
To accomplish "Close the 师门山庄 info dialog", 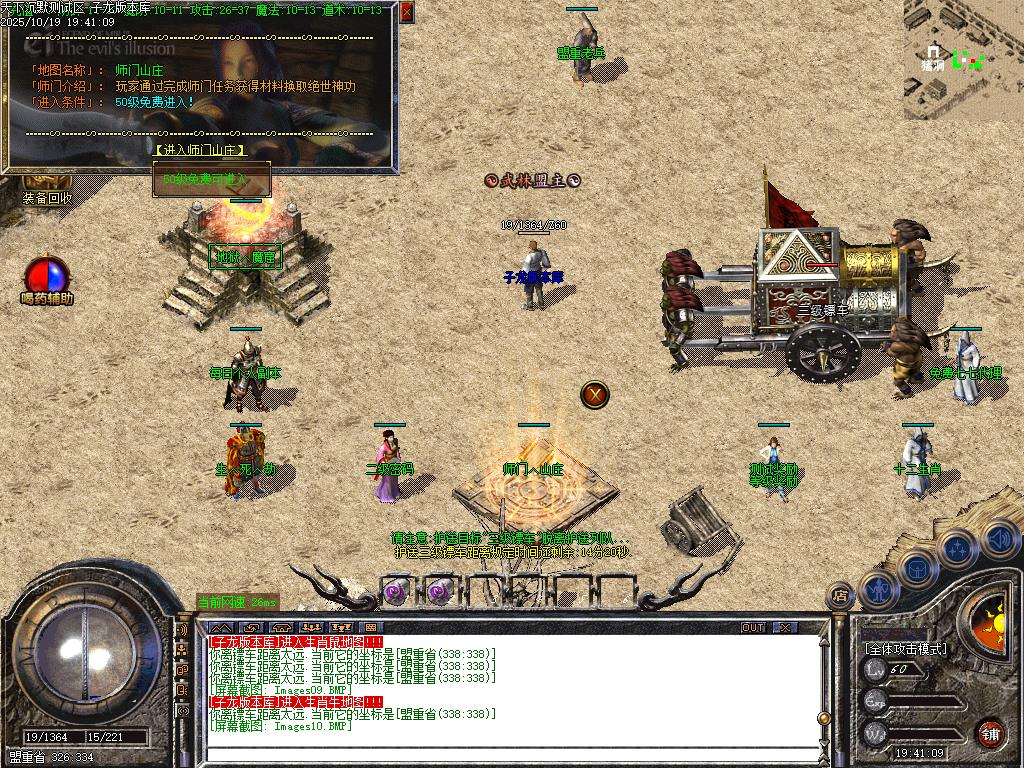I will pyautogui.click(x=406, y=12).
